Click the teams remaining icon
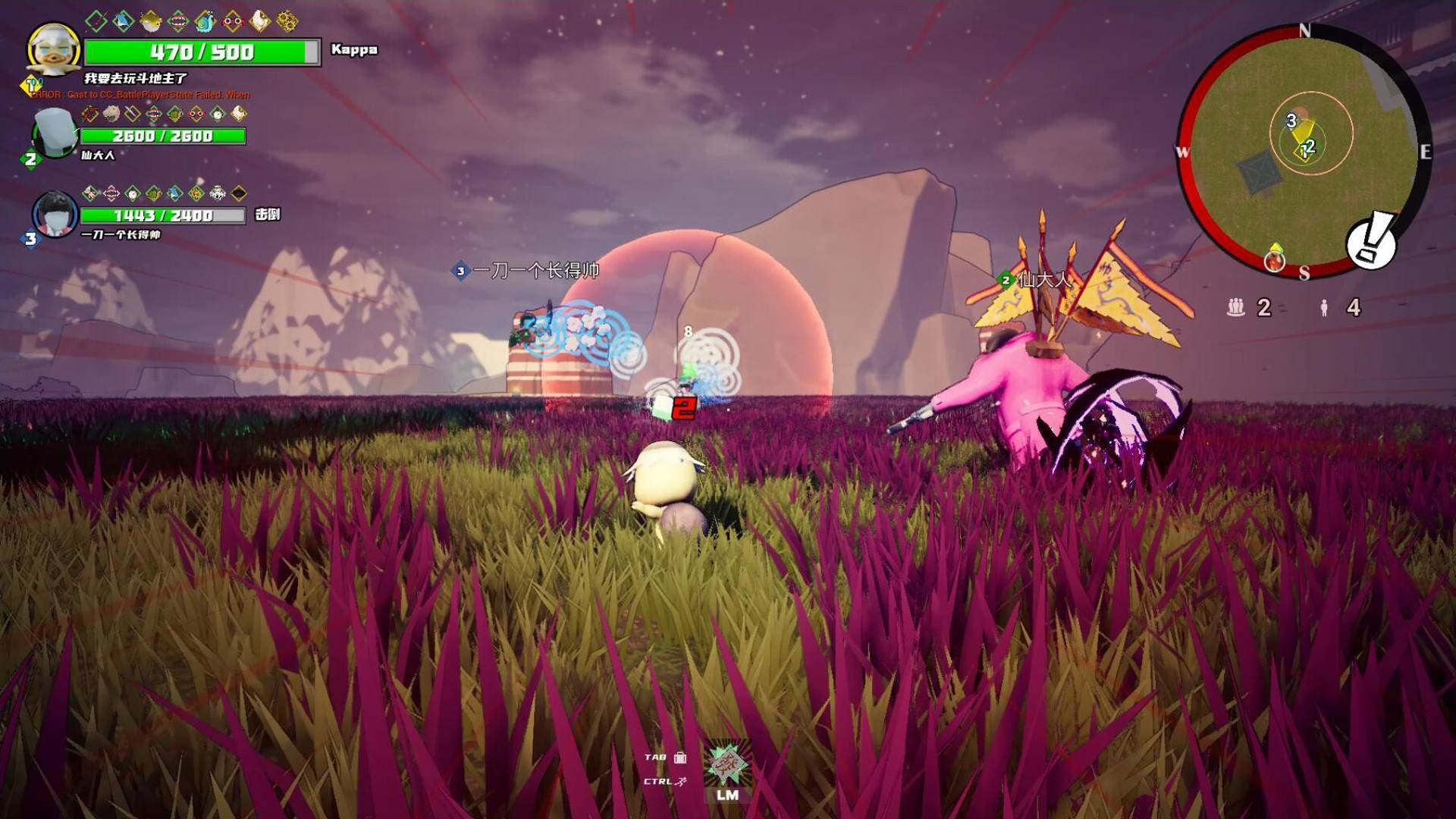The image size is (1456, 819). coord(1236,307)
